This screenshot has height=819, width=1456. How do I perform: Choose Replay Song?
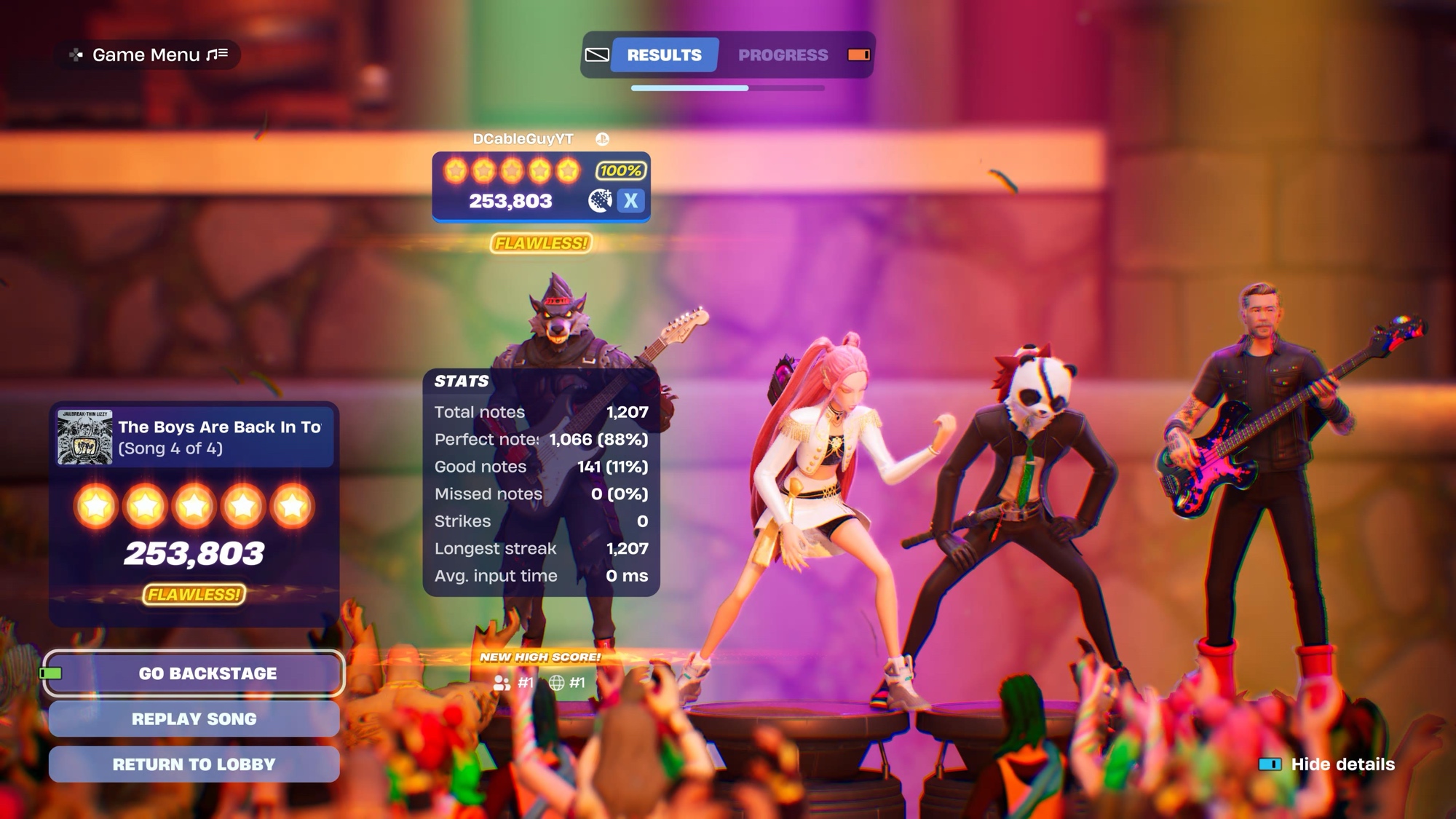194,719
